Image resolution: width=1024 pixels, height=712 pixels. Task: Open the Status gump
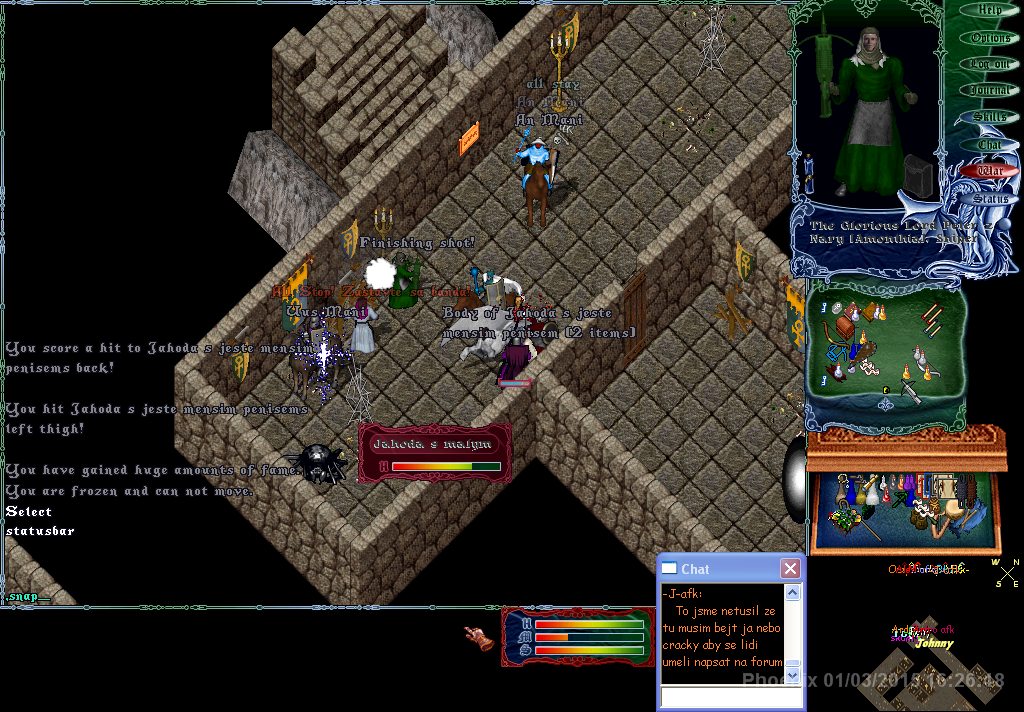pyautogui.click(x=989, y=199)
